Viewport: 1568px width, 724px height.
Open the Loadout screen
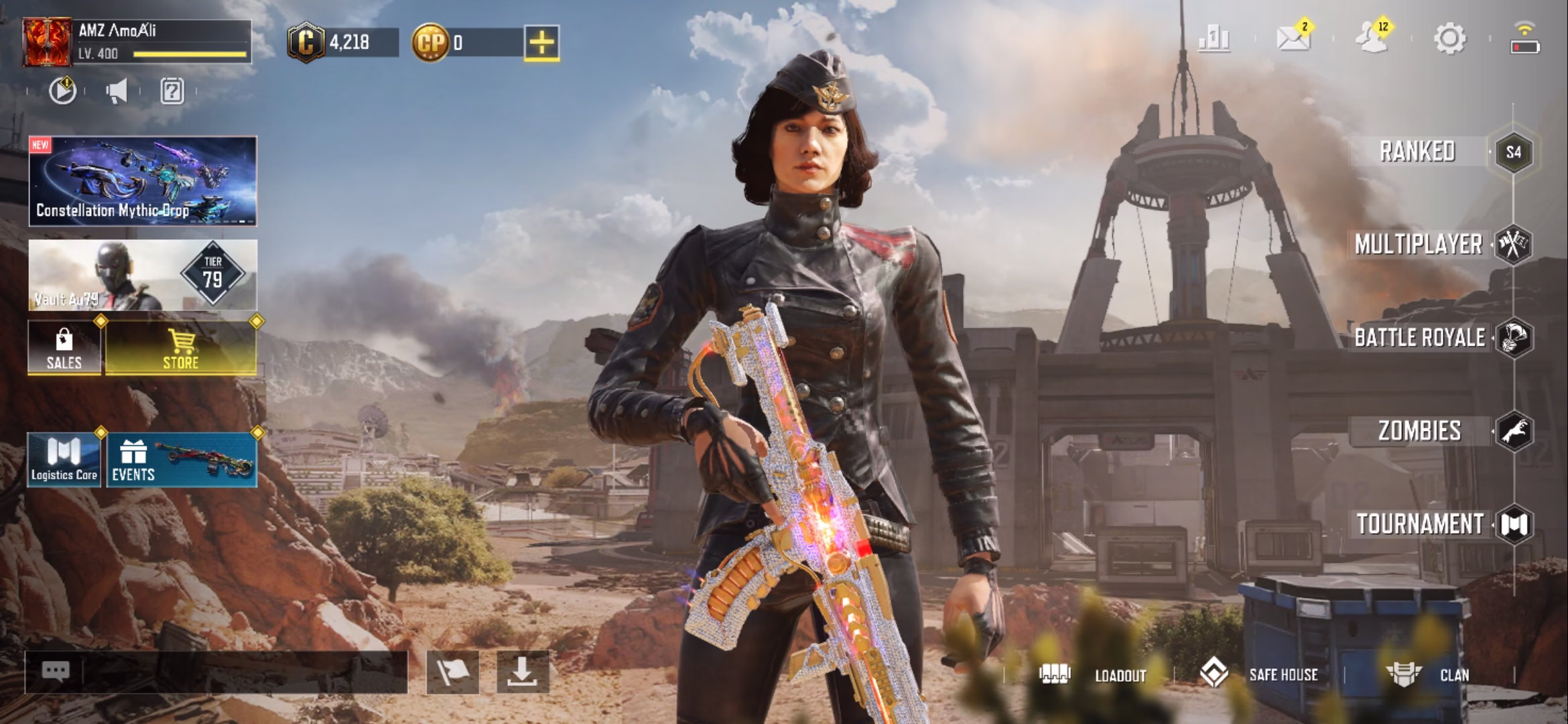pyautogui.click(x=1094, y=674)
